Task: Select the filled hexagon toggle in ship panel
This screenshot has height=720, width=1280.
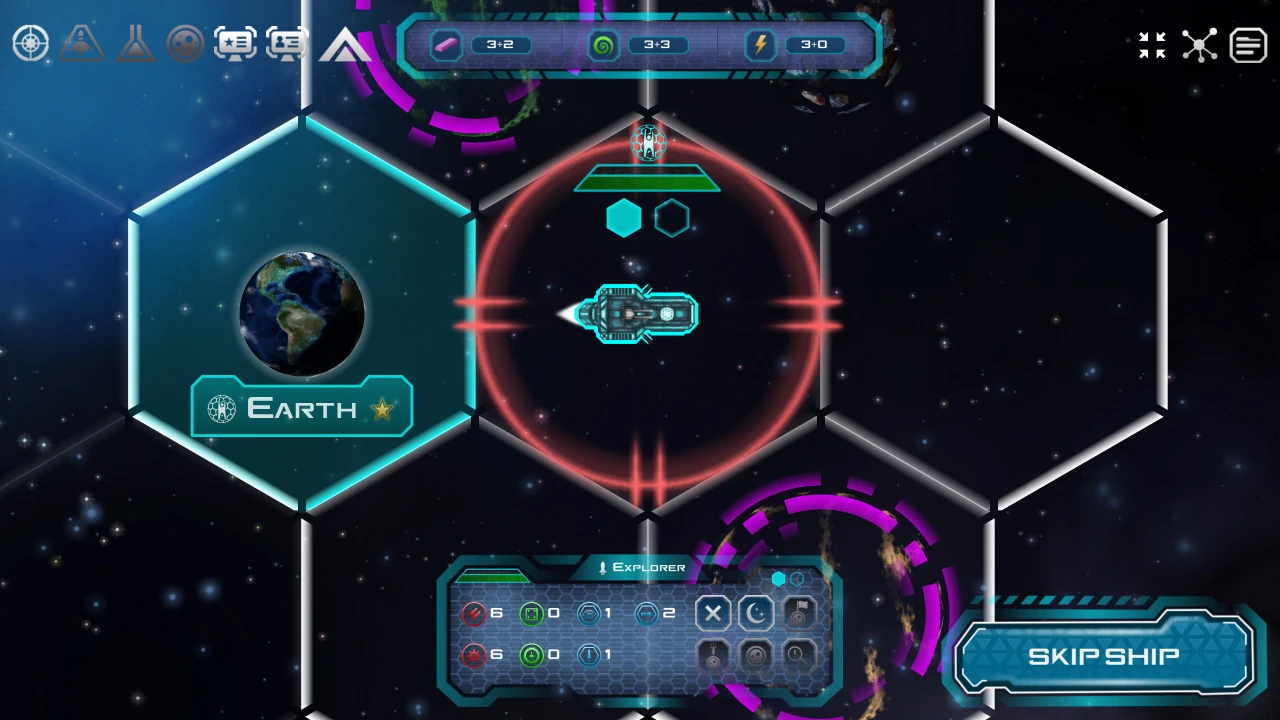Action: pyautogui.click(x=778, y=578)
